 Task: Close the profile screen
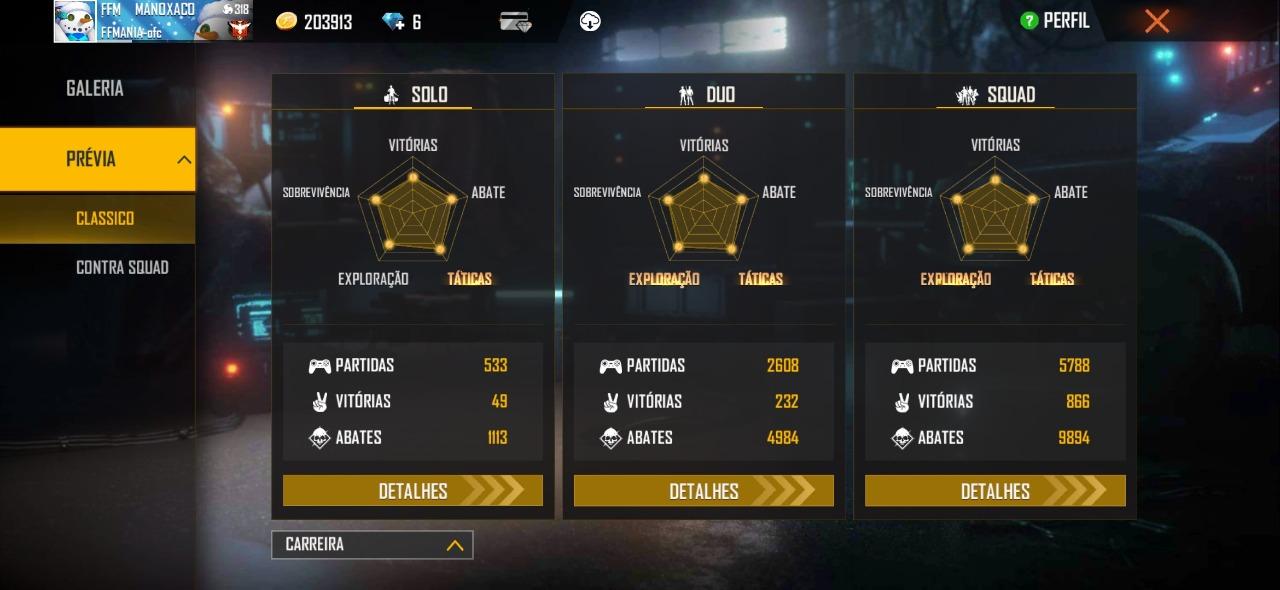[x=1157, y=21]
